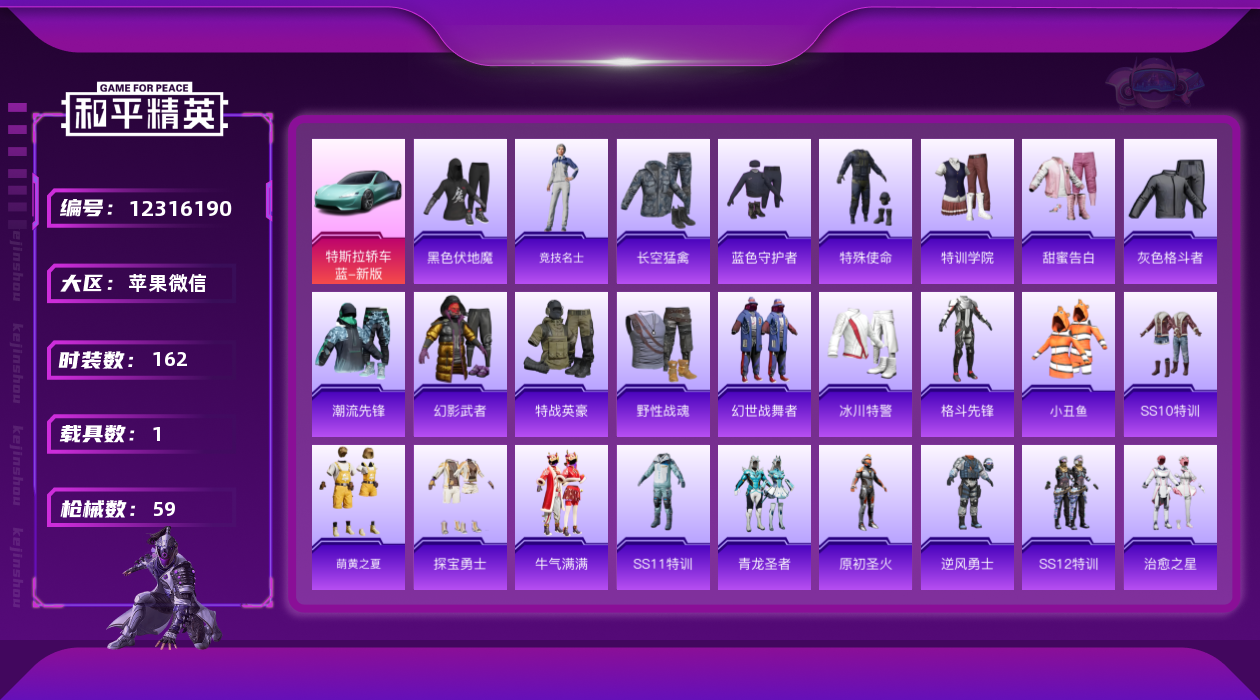Choose the 黑色伏地魔 outfit tile
The image size is (1260, 700).
click(x=460, y=211)
